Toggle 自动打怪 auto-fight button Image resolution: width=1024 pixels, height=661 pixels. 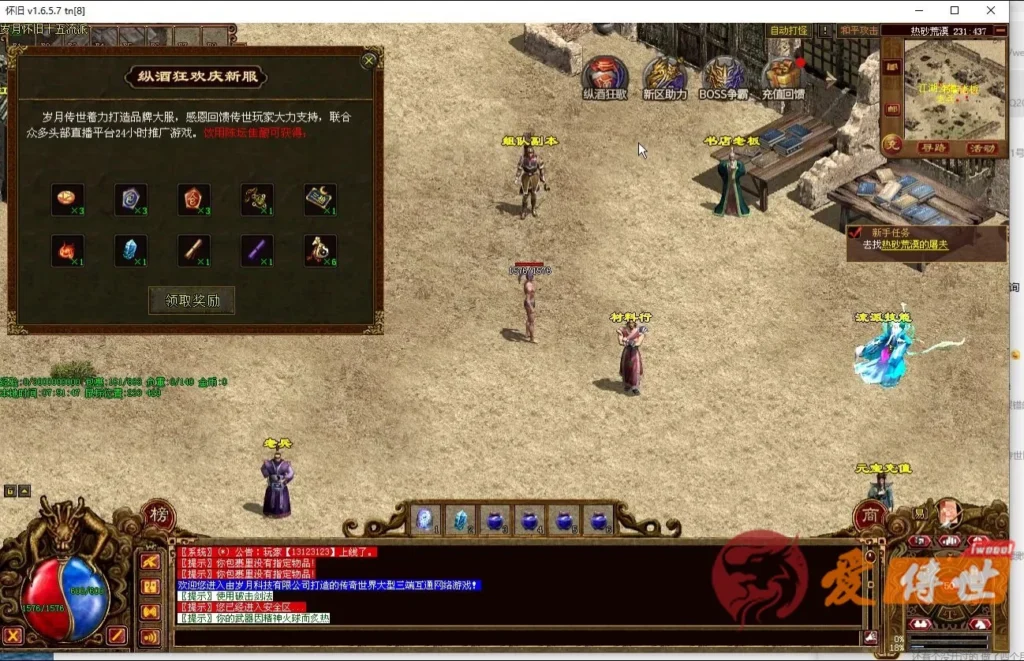(788, 31)
